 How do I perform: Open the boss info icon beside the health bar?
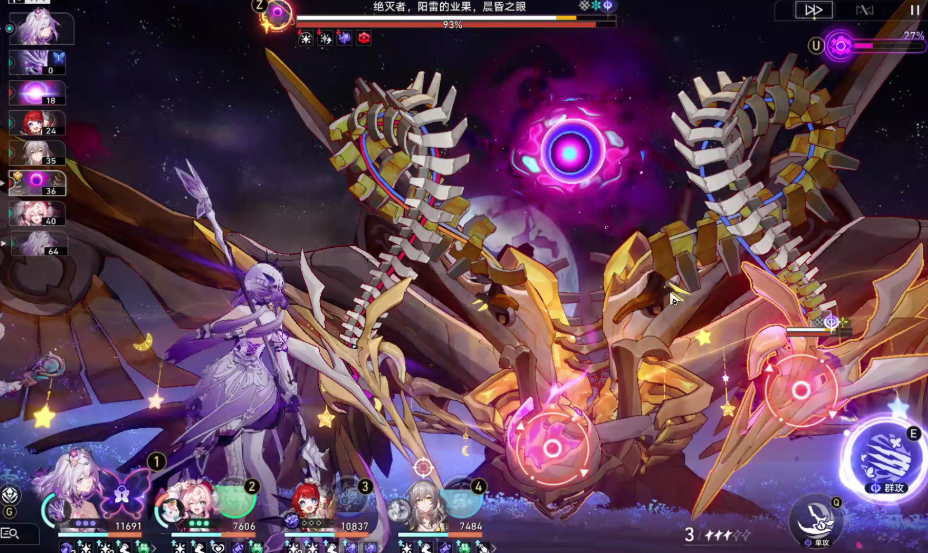[277, 14]
